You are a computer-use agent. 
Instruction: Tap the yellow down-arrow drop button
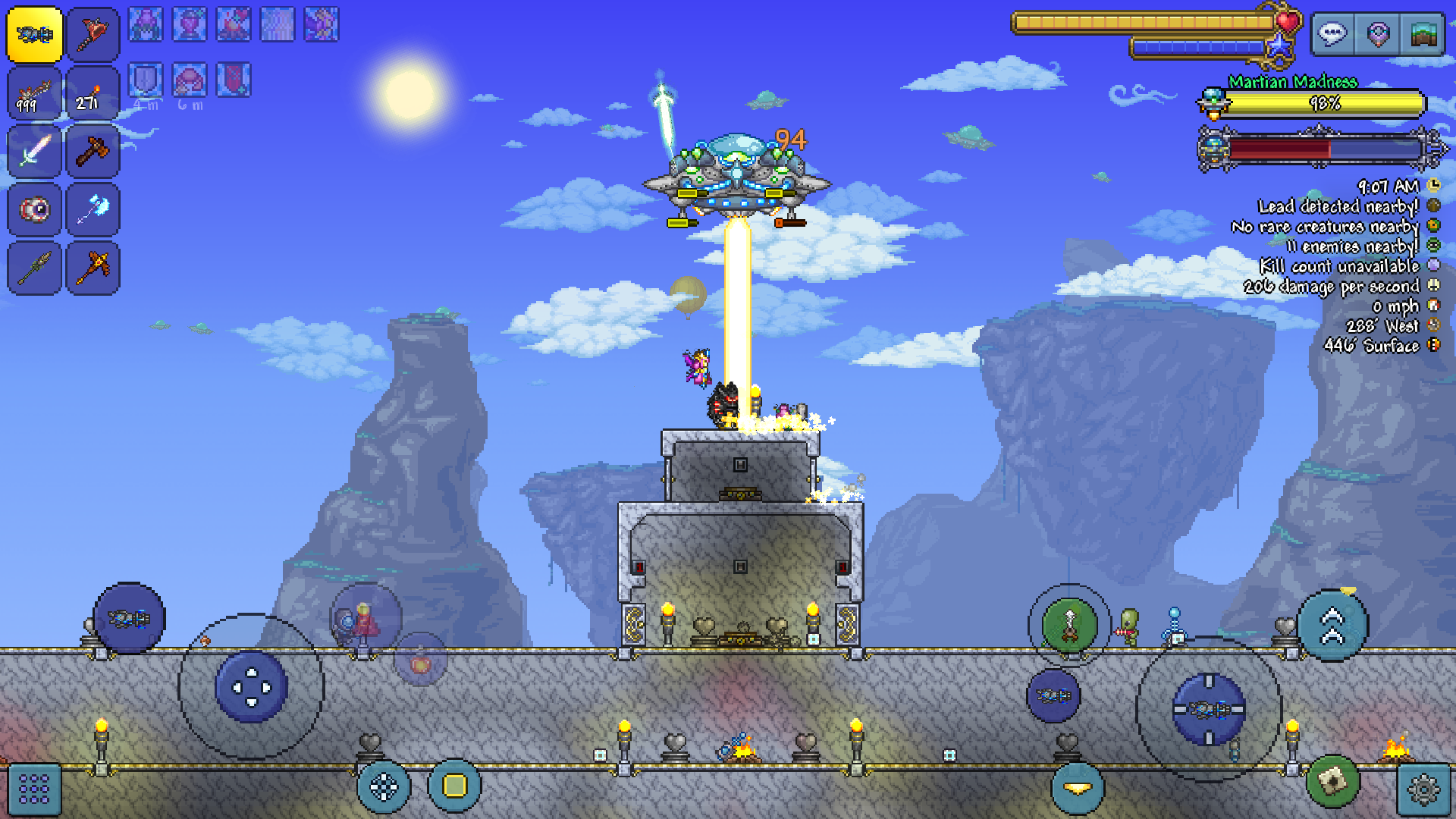[x=1077, y=789]
